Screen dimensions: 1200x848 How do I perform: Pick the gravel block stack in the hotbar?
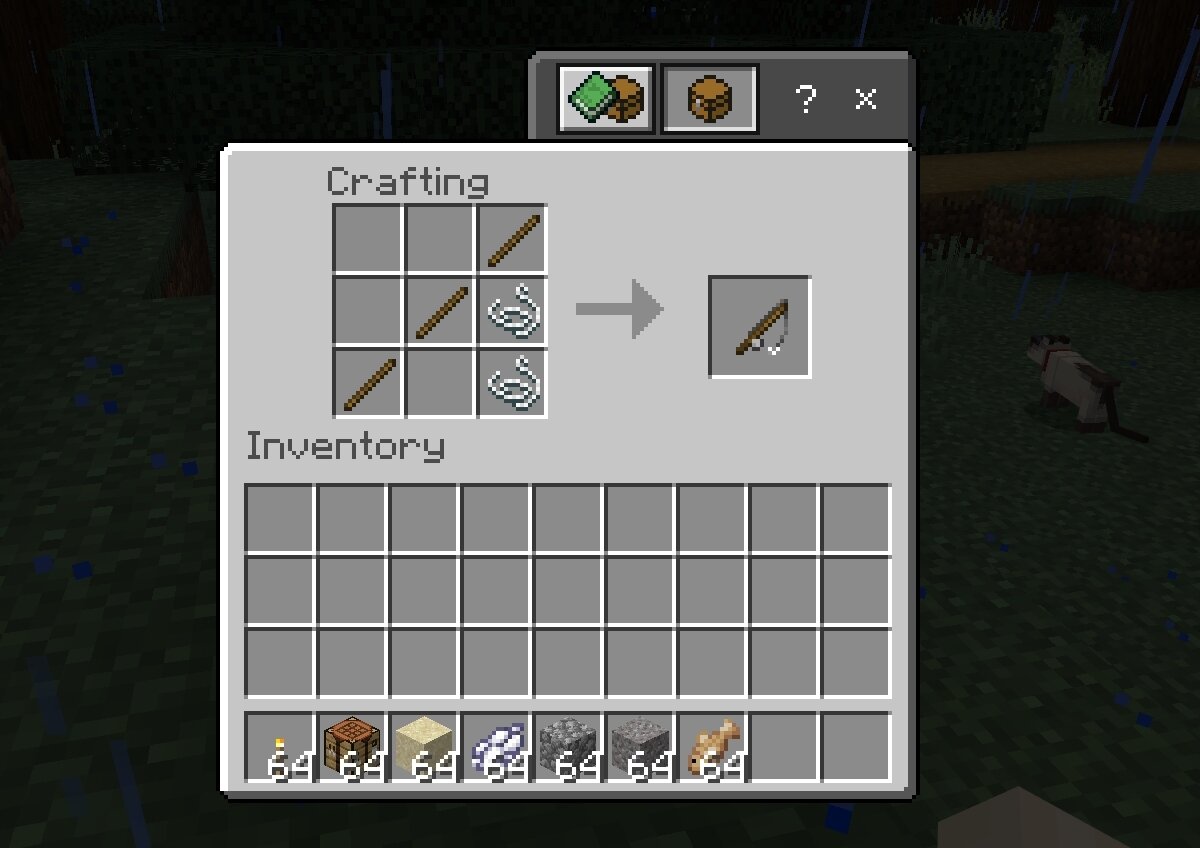(x=640, y=748)
